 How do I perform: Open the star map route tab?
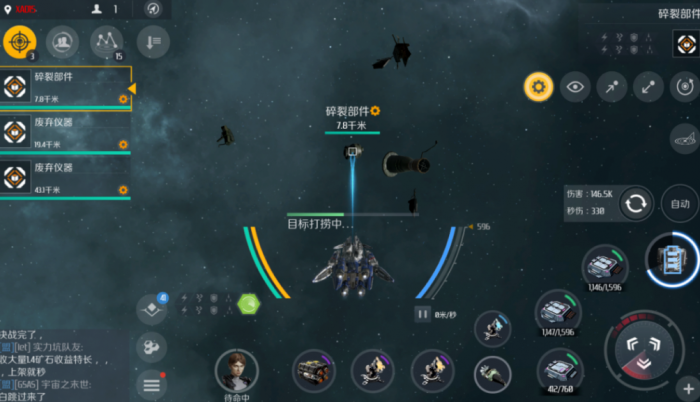[107, 41]
